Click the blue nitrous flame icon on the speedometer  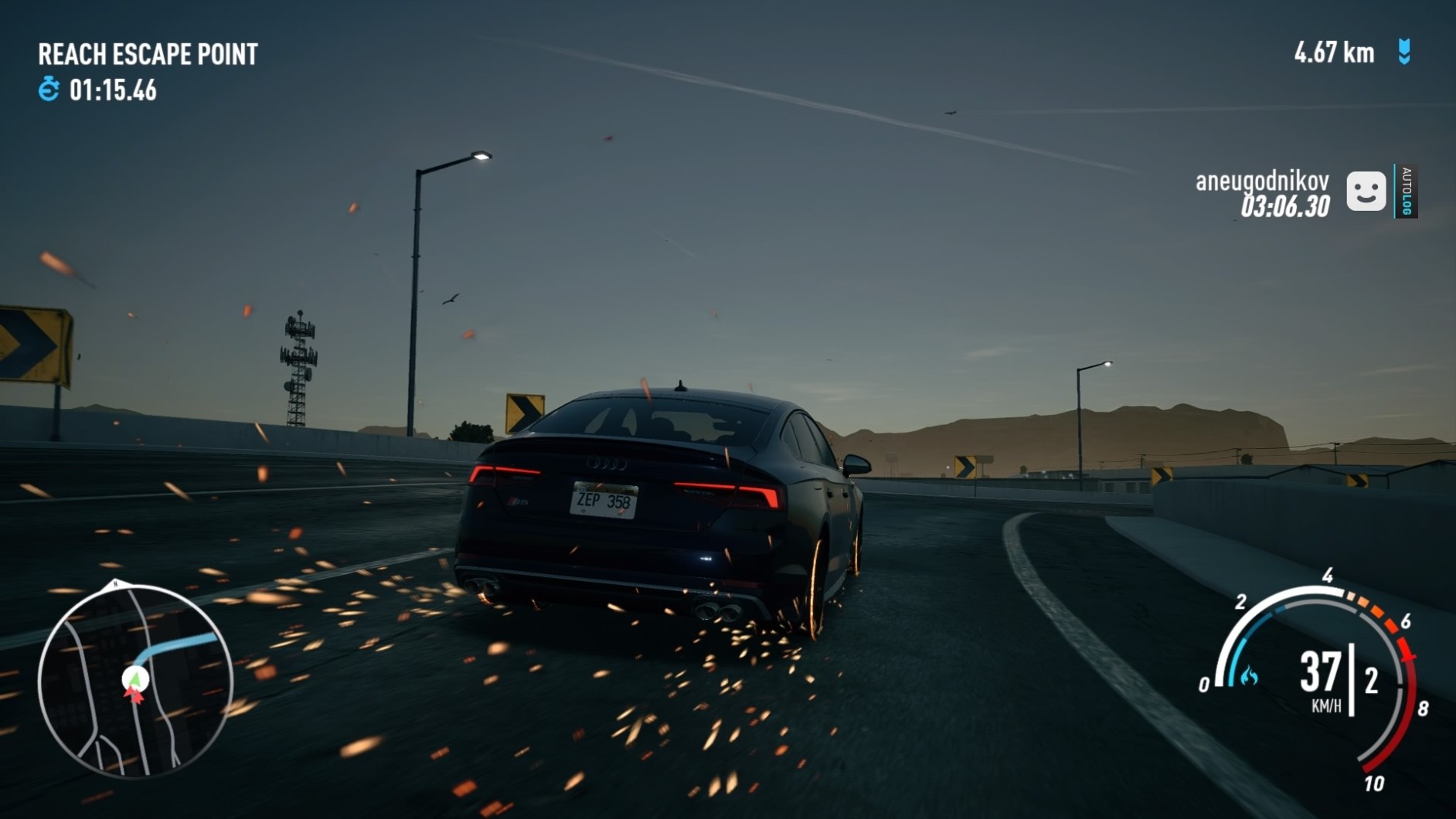click(1250, 677)
